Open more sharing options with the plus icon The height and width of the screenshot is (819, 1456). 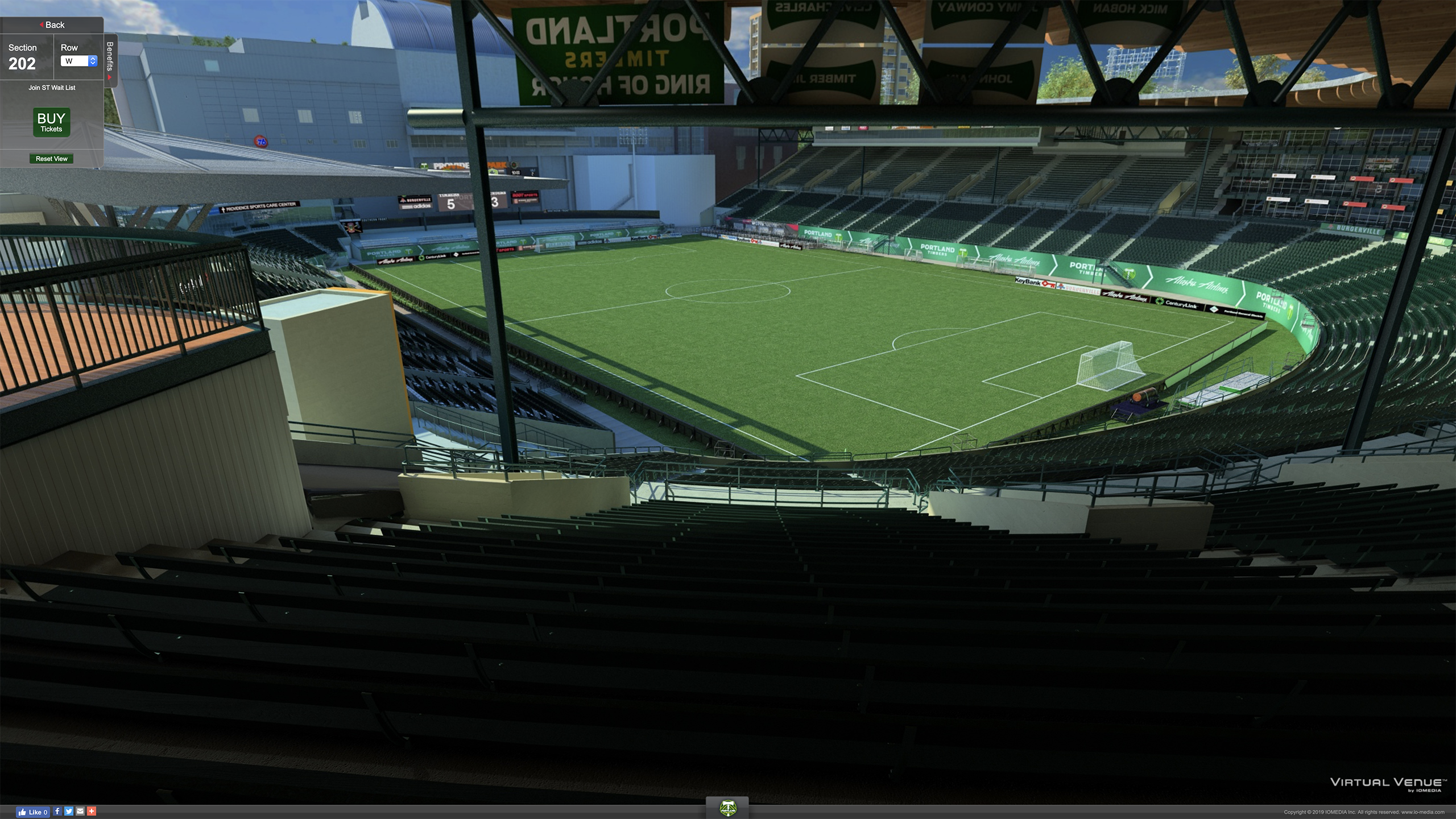point(92,812)
